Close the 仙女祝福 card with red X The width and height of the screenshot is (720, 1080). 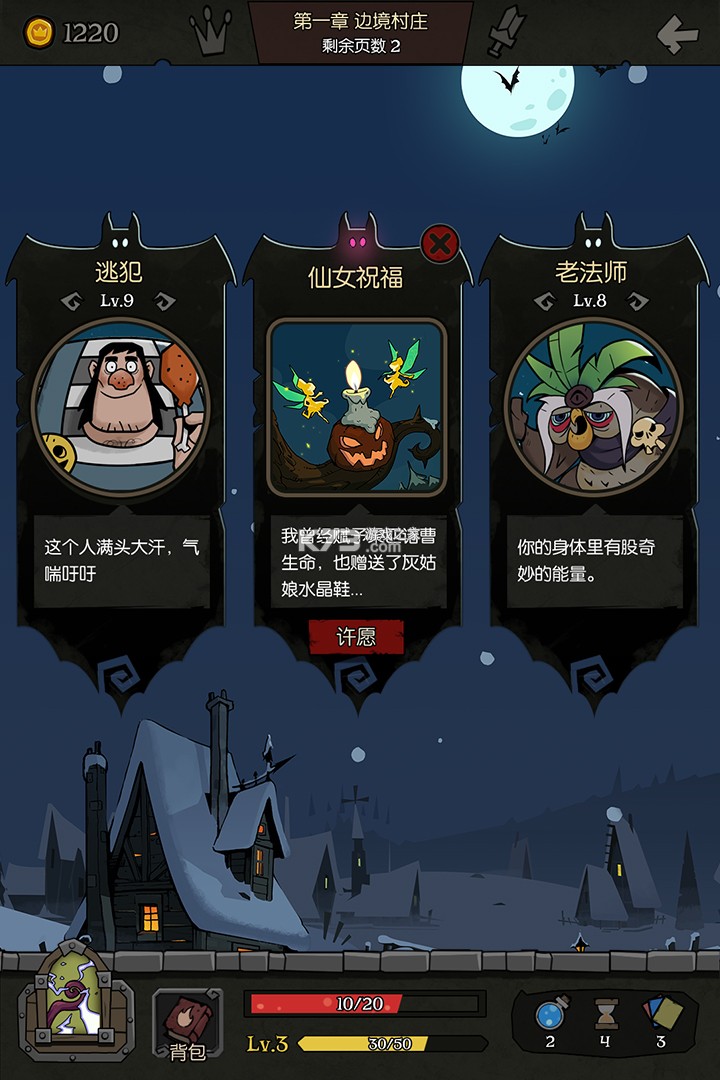(x=440, y=242)
